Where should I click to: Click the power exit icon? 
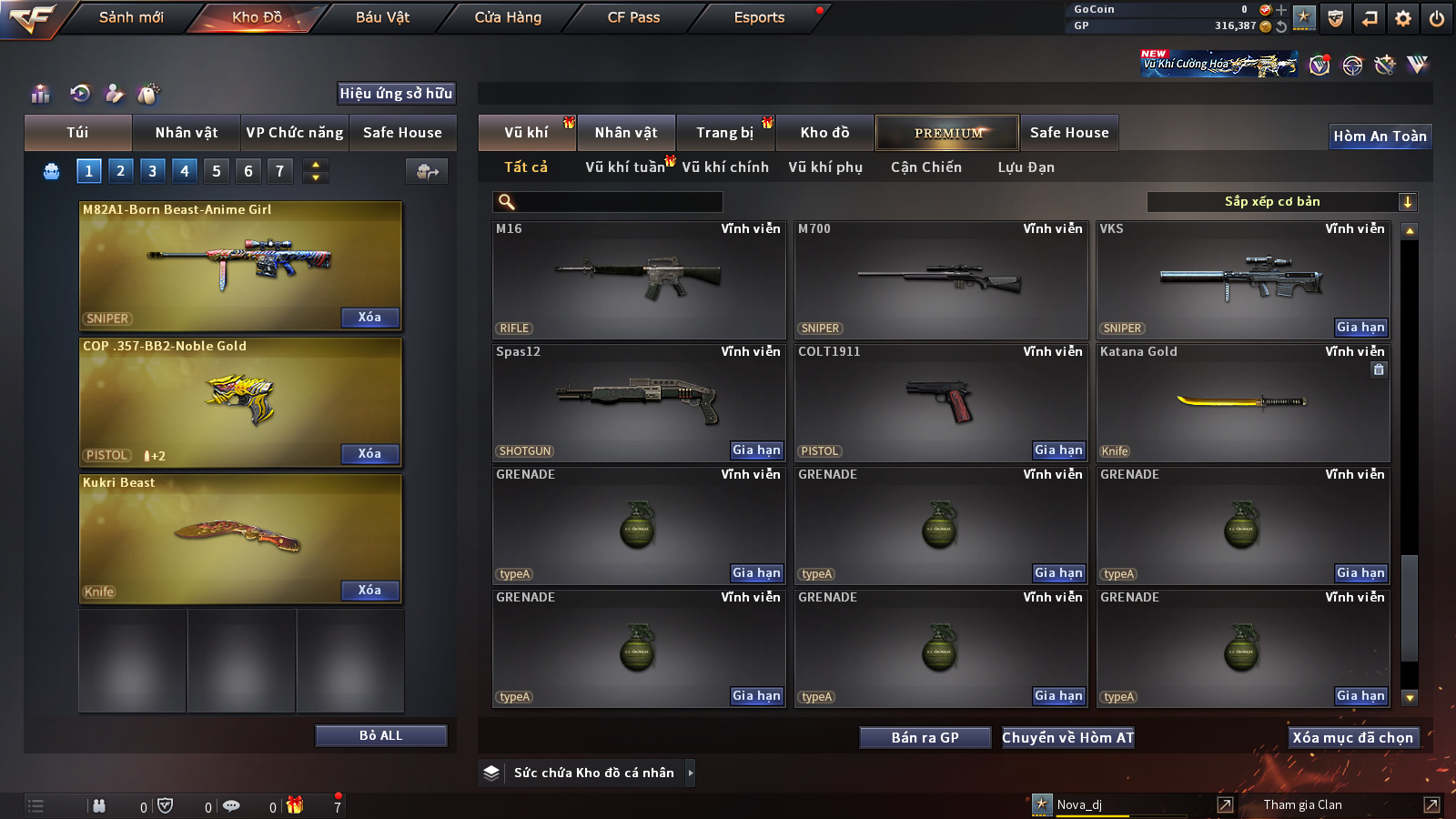click(1437, 18)
